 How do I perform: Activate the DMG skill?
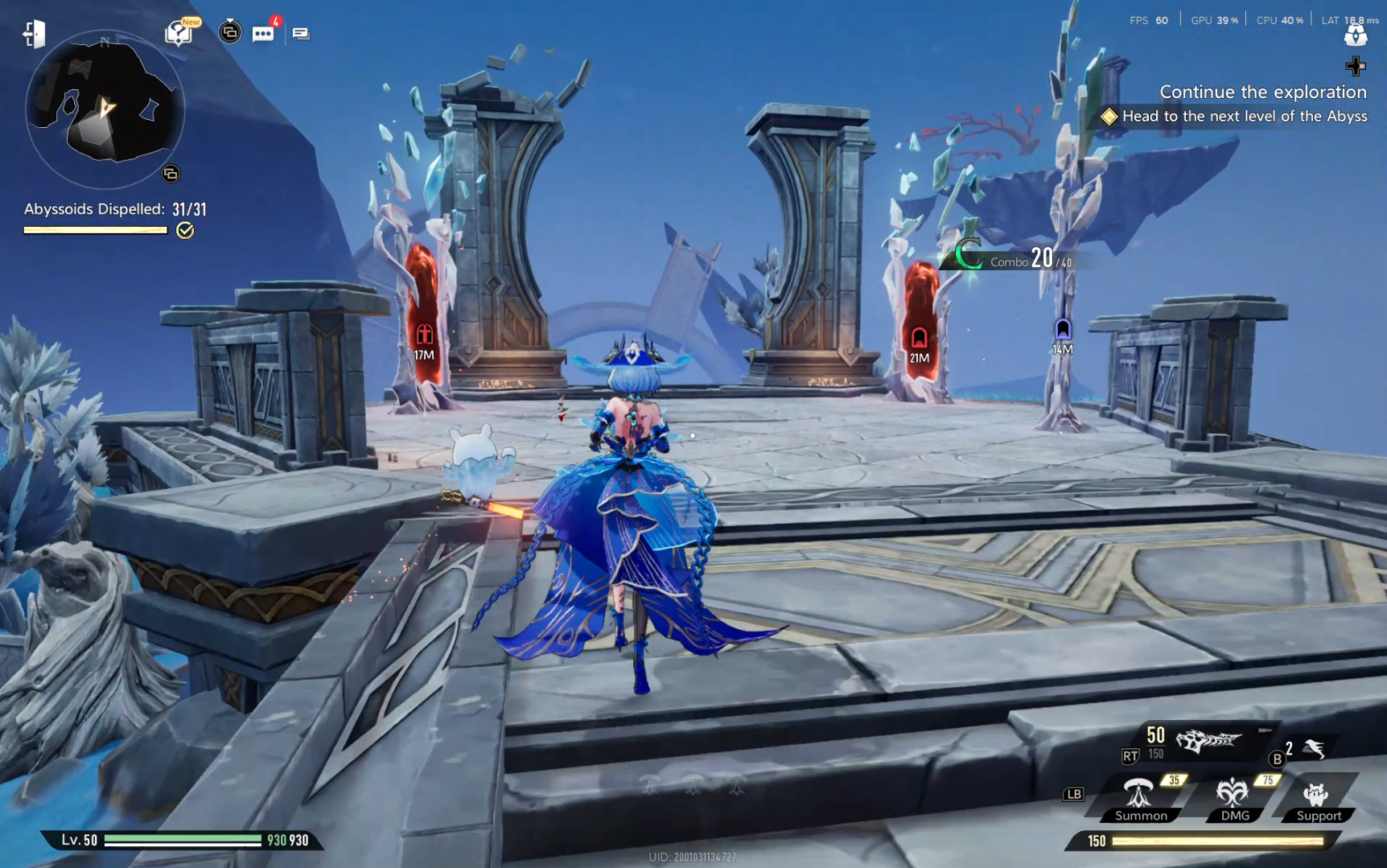coord(1234,796)
